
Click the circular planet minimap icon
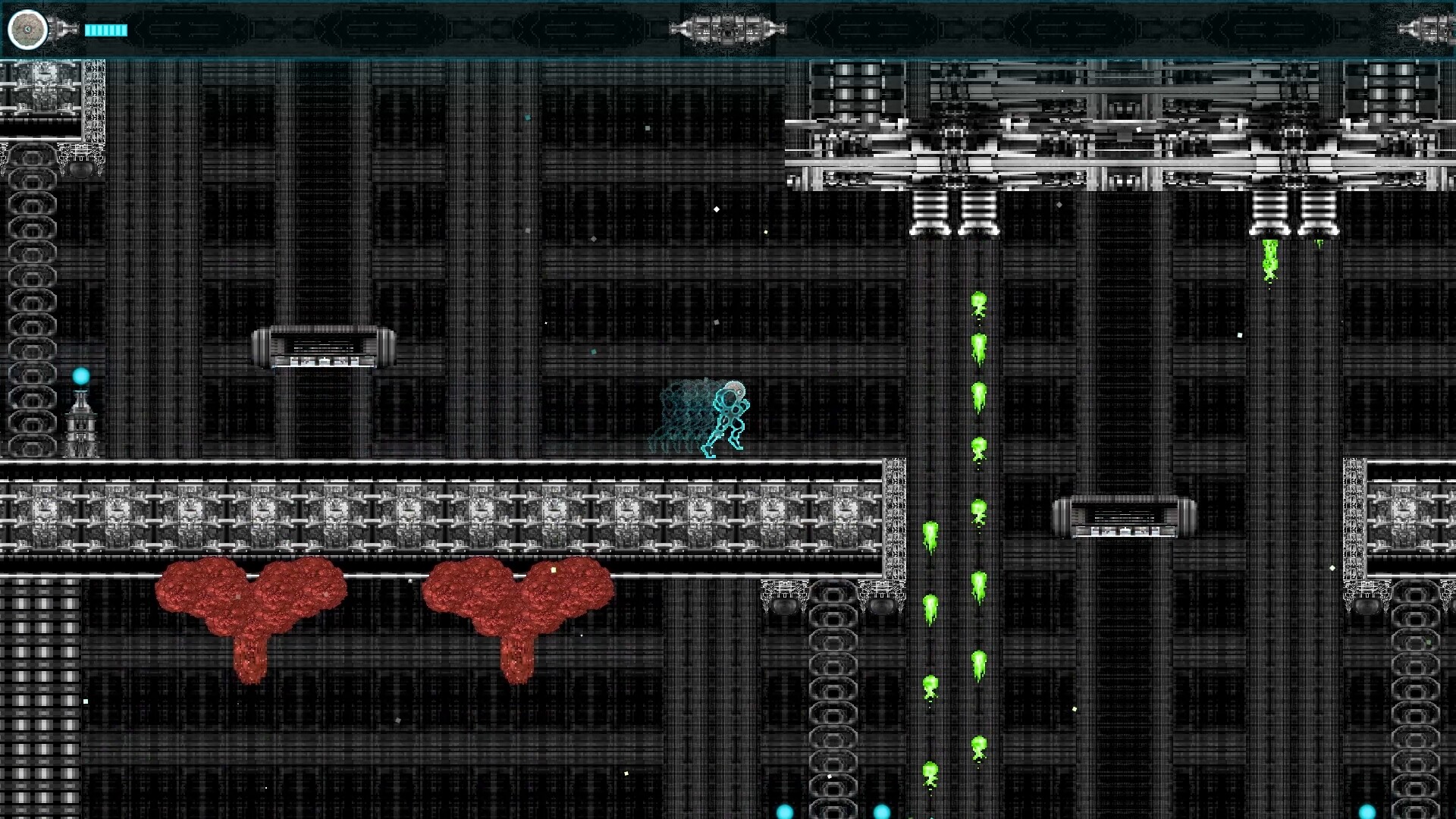28,30
